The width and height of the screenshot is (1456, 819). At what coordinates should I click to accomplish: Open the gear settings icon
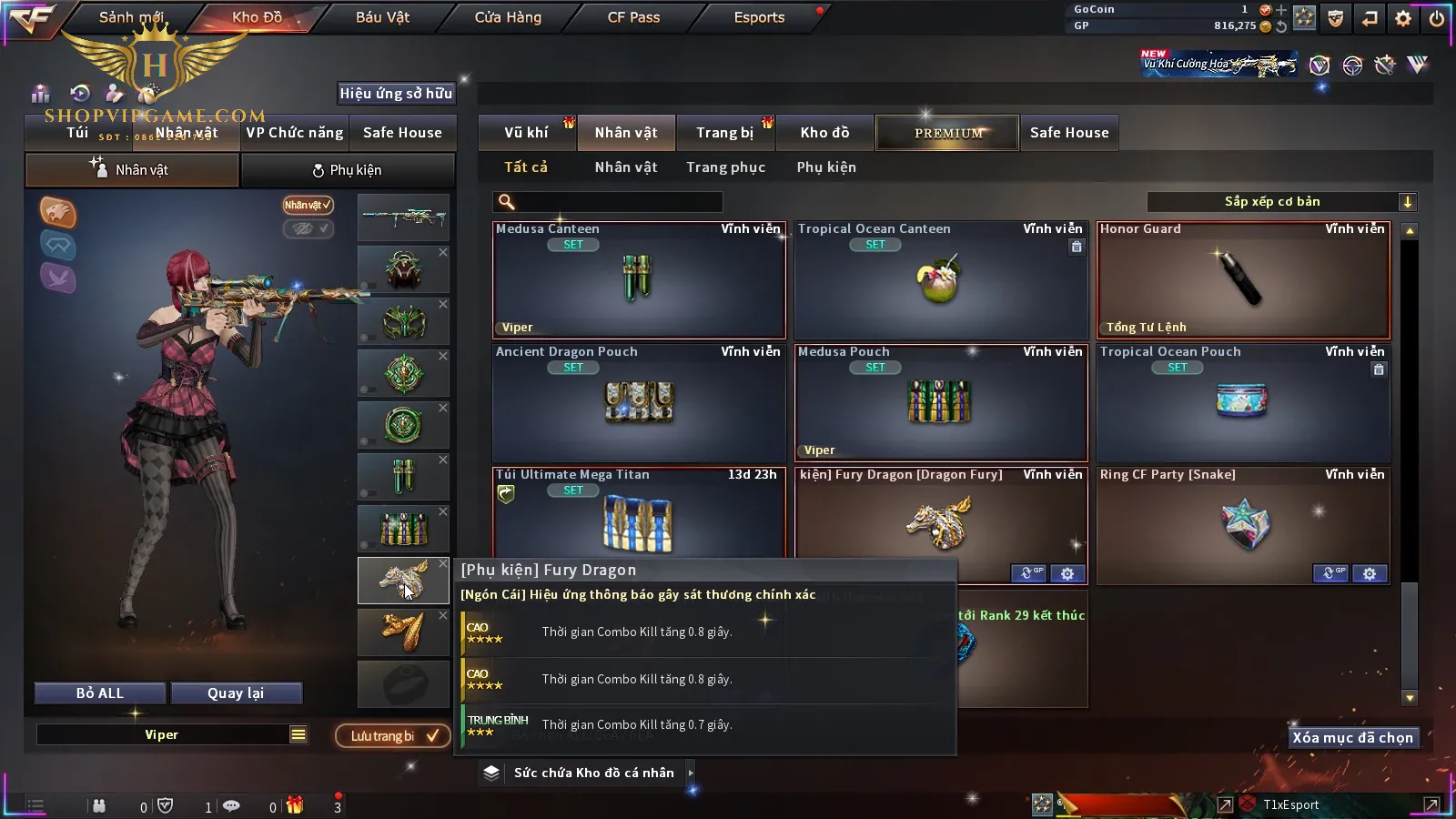pyautogui.click(x=1403, y=18)
